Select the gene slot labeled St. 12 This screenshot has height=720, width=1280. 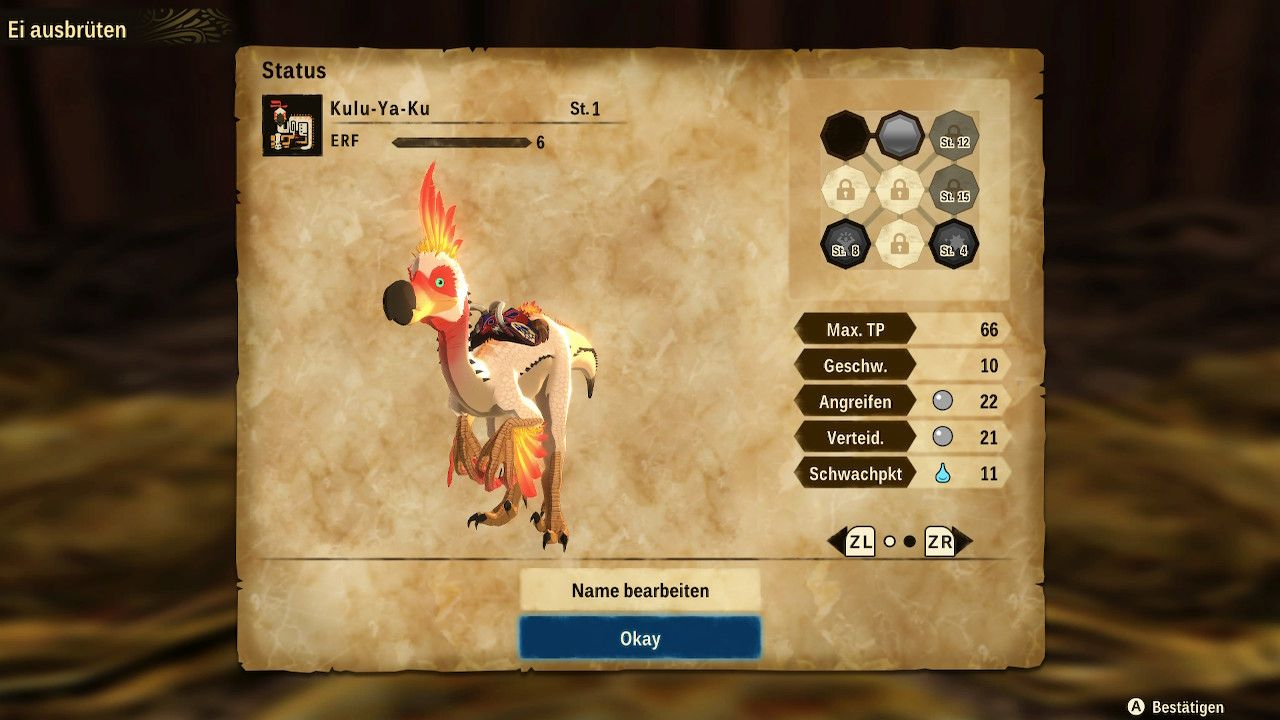click(x=953, y=135)
